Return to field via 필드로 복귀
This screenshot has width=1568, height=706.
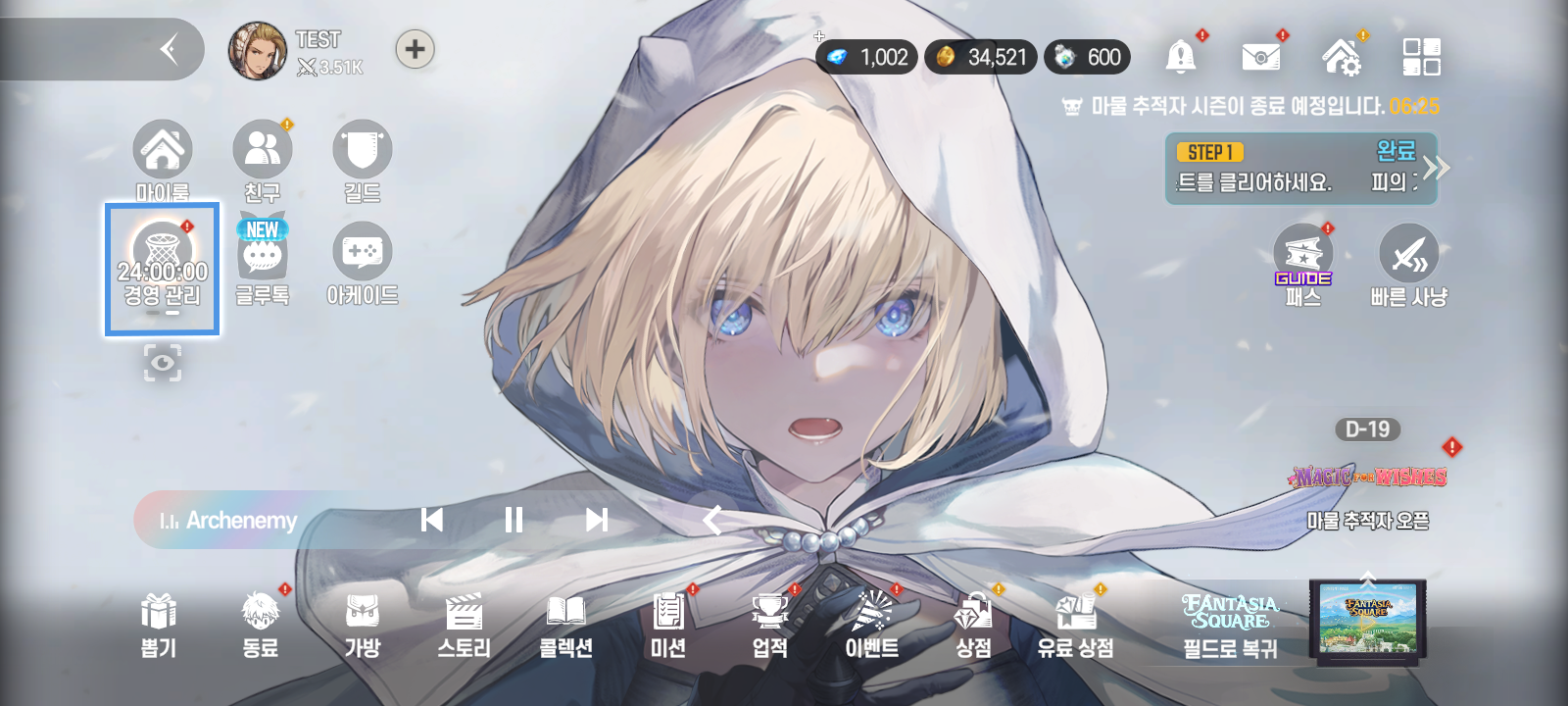1231,624
